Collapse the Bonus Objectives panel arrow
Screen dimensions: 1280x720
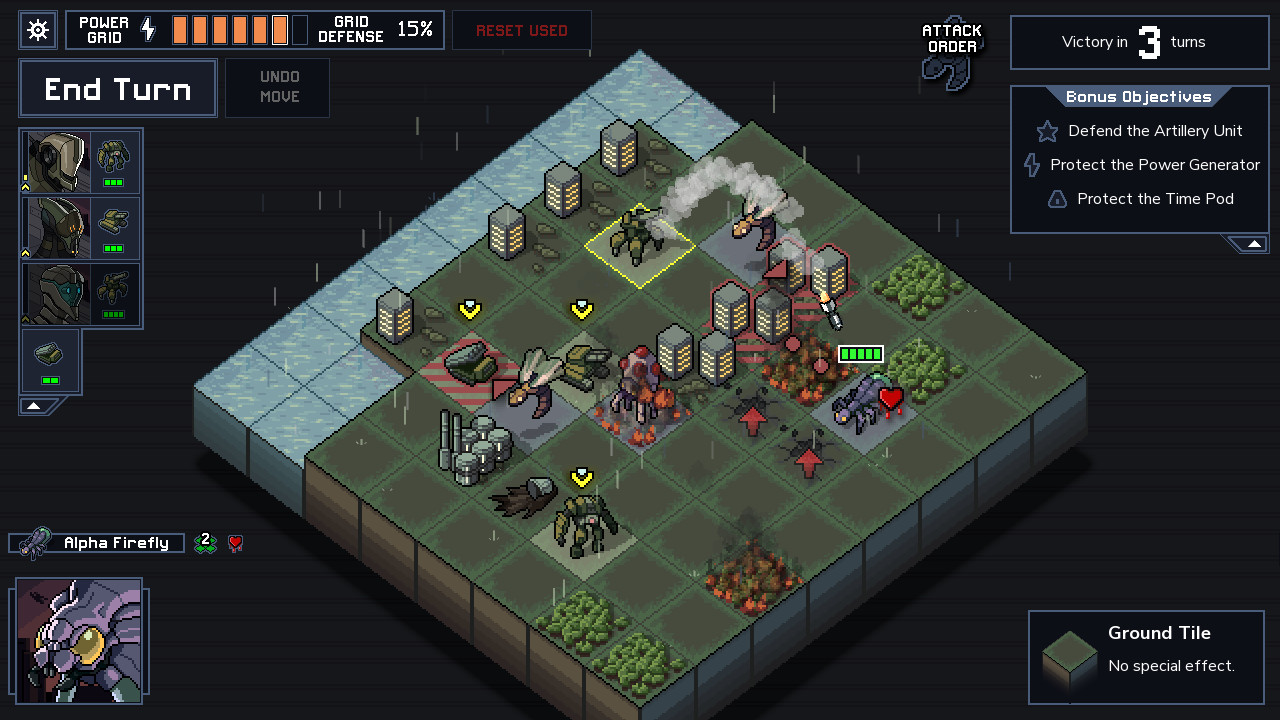tap(1252, 242)
